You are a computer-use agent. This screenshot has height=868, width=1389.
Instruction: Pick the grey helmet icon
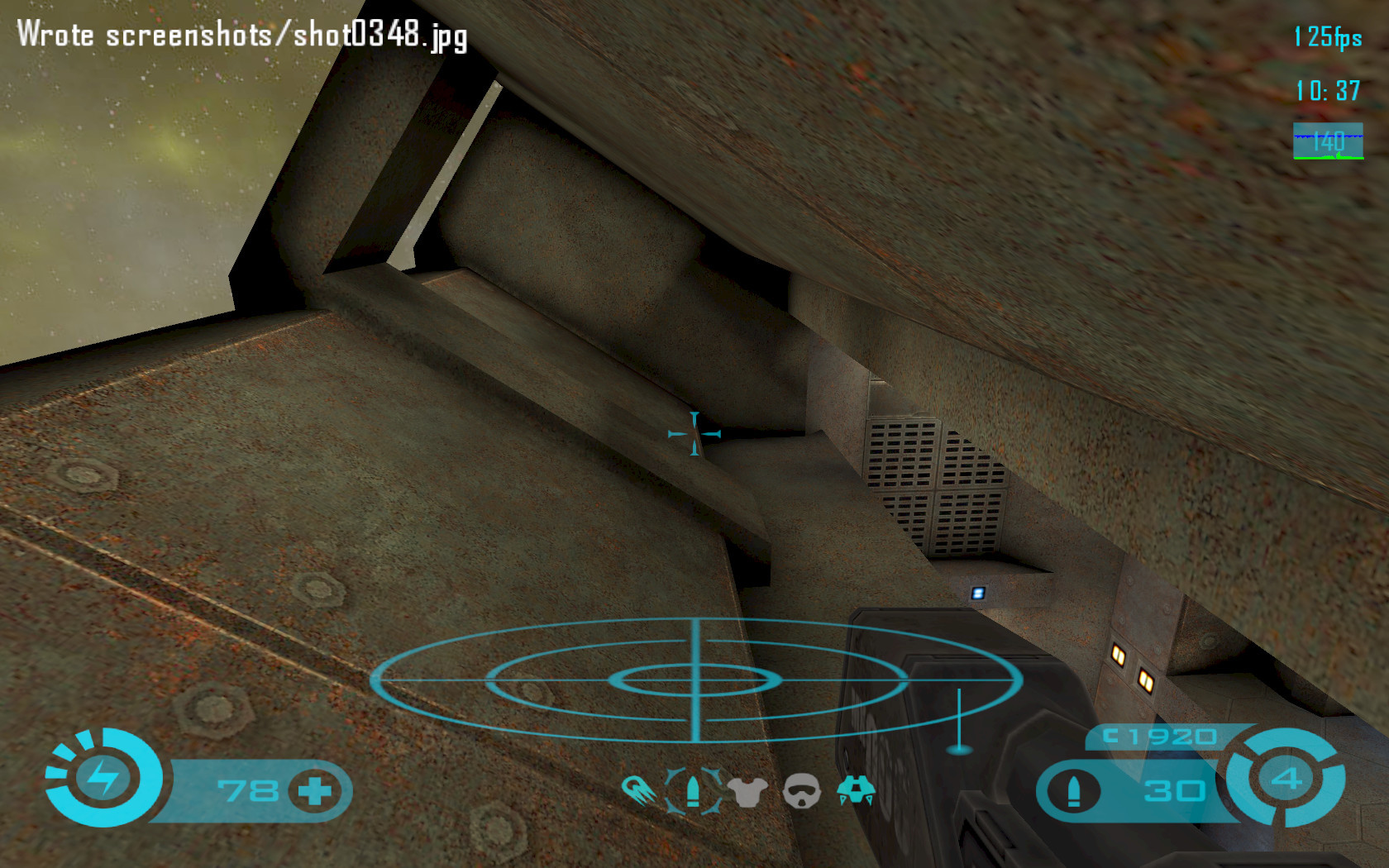pos(801,791)
